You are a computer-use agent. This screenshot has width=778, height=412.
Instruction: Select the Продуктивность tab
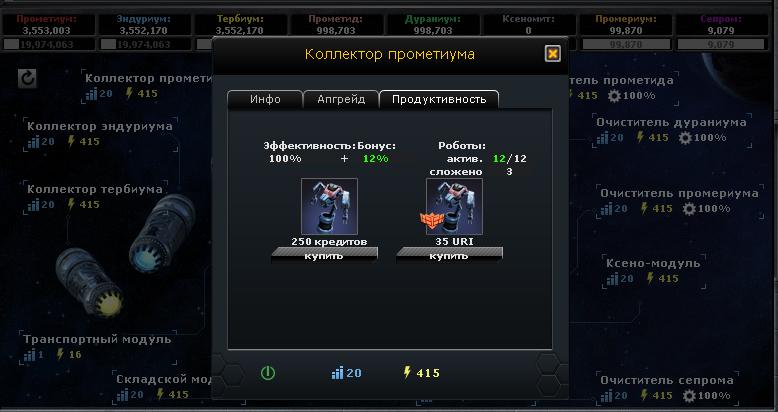coord(439,99)
